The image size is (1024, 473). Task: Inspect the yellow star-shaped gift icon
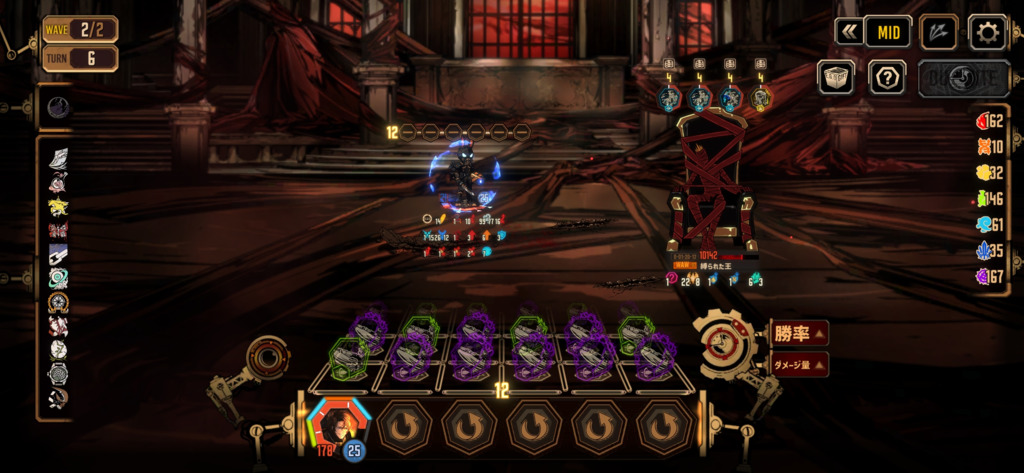click(58, 206)
